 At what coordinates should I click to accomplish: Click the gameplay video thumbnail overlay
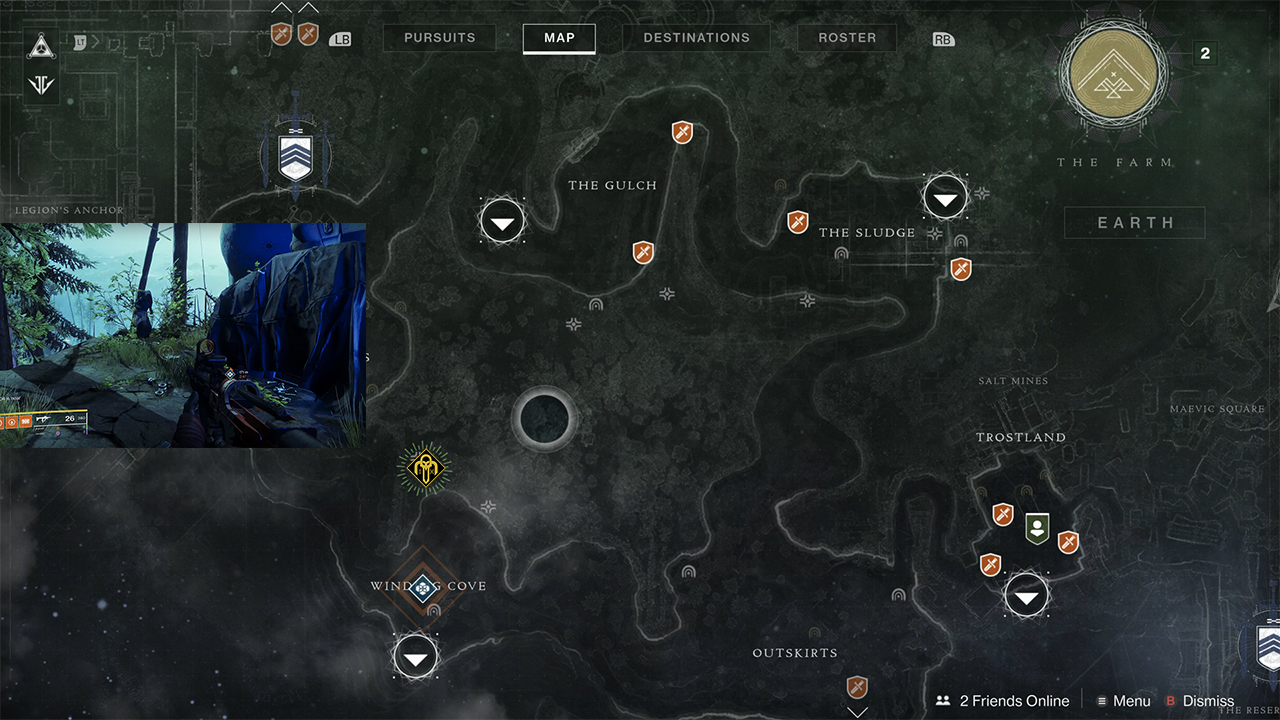183,335
